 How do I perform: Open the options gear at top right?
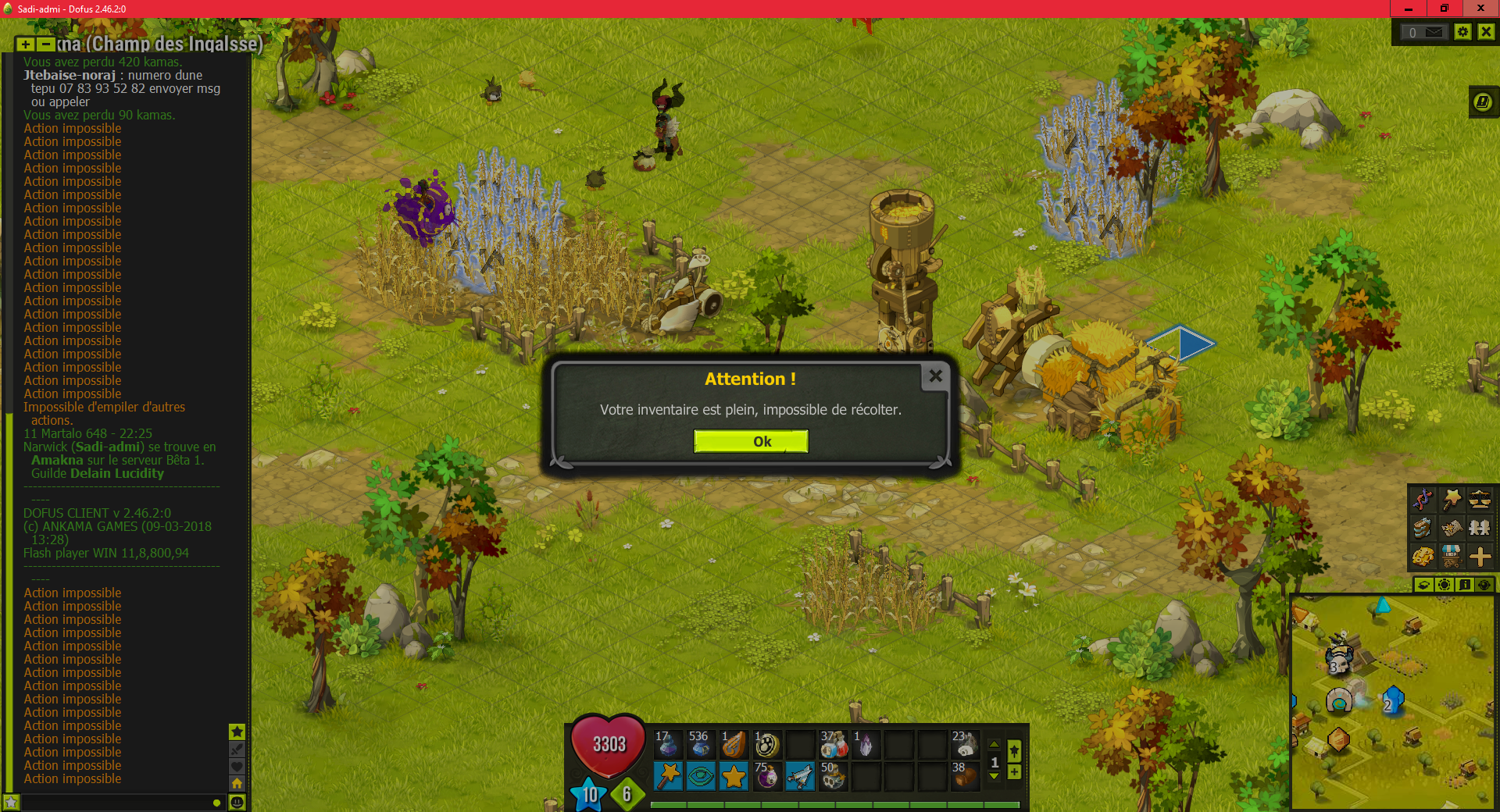coord(1463,32)
